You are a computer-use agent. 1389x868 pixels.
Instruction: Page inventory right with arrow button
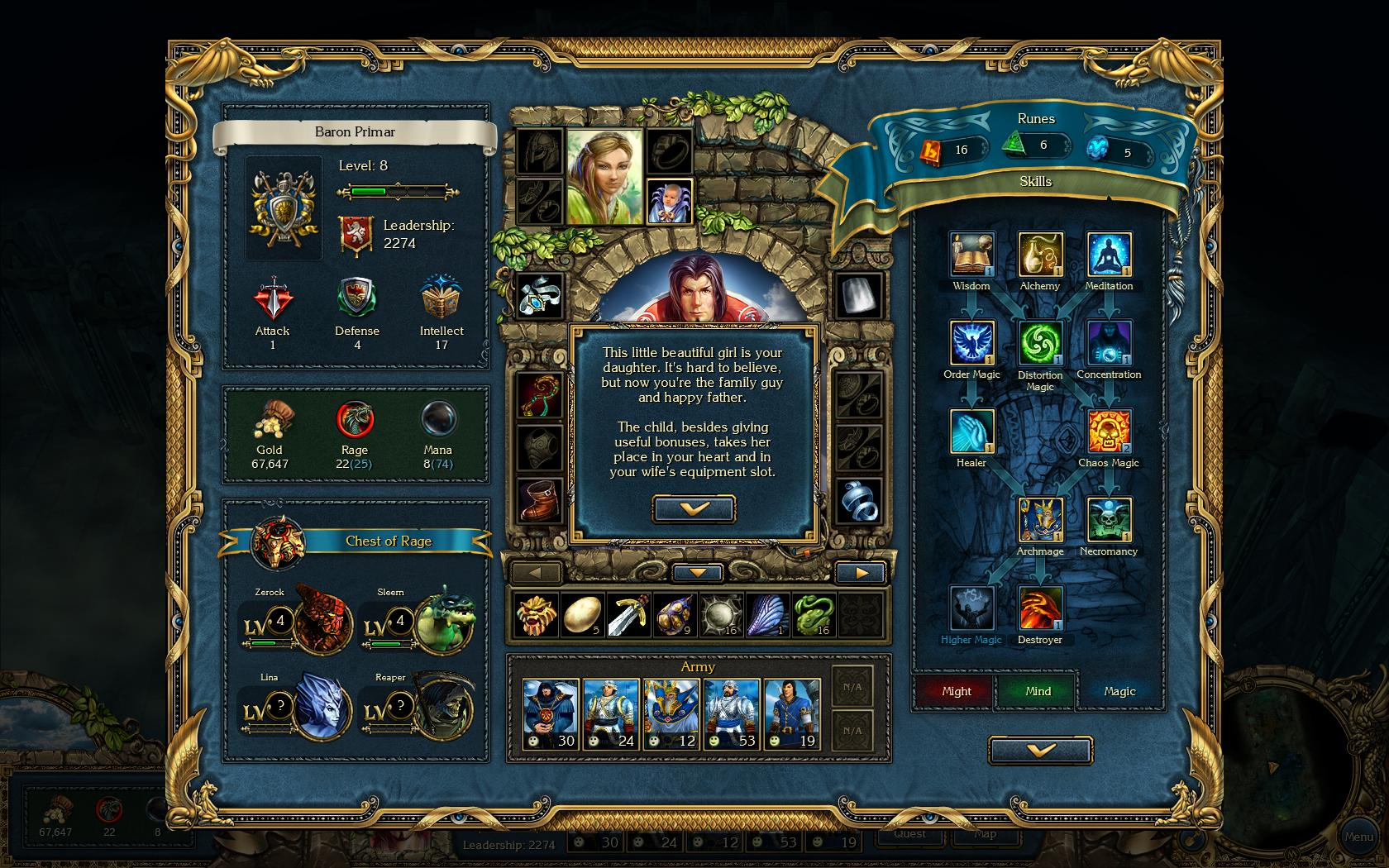pyautogui.click(x=861, y=572)
